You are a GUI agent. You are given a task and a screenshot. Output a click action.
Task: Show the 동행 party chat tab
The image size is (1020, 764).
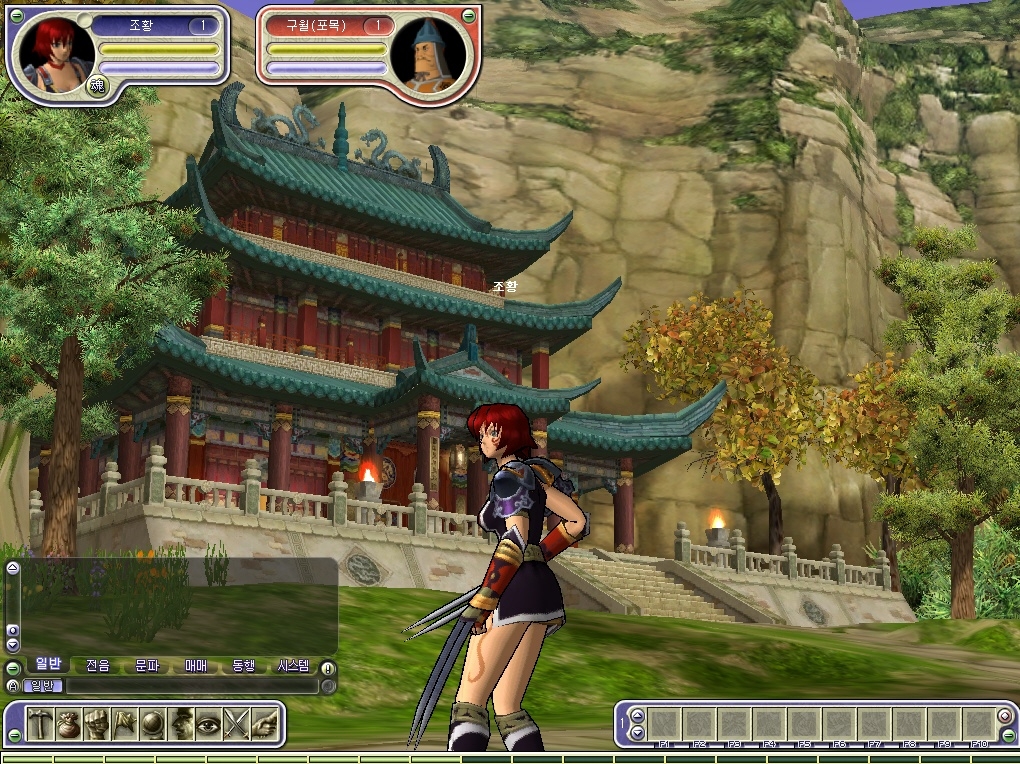pyautogui.click(x=244, y=666)
